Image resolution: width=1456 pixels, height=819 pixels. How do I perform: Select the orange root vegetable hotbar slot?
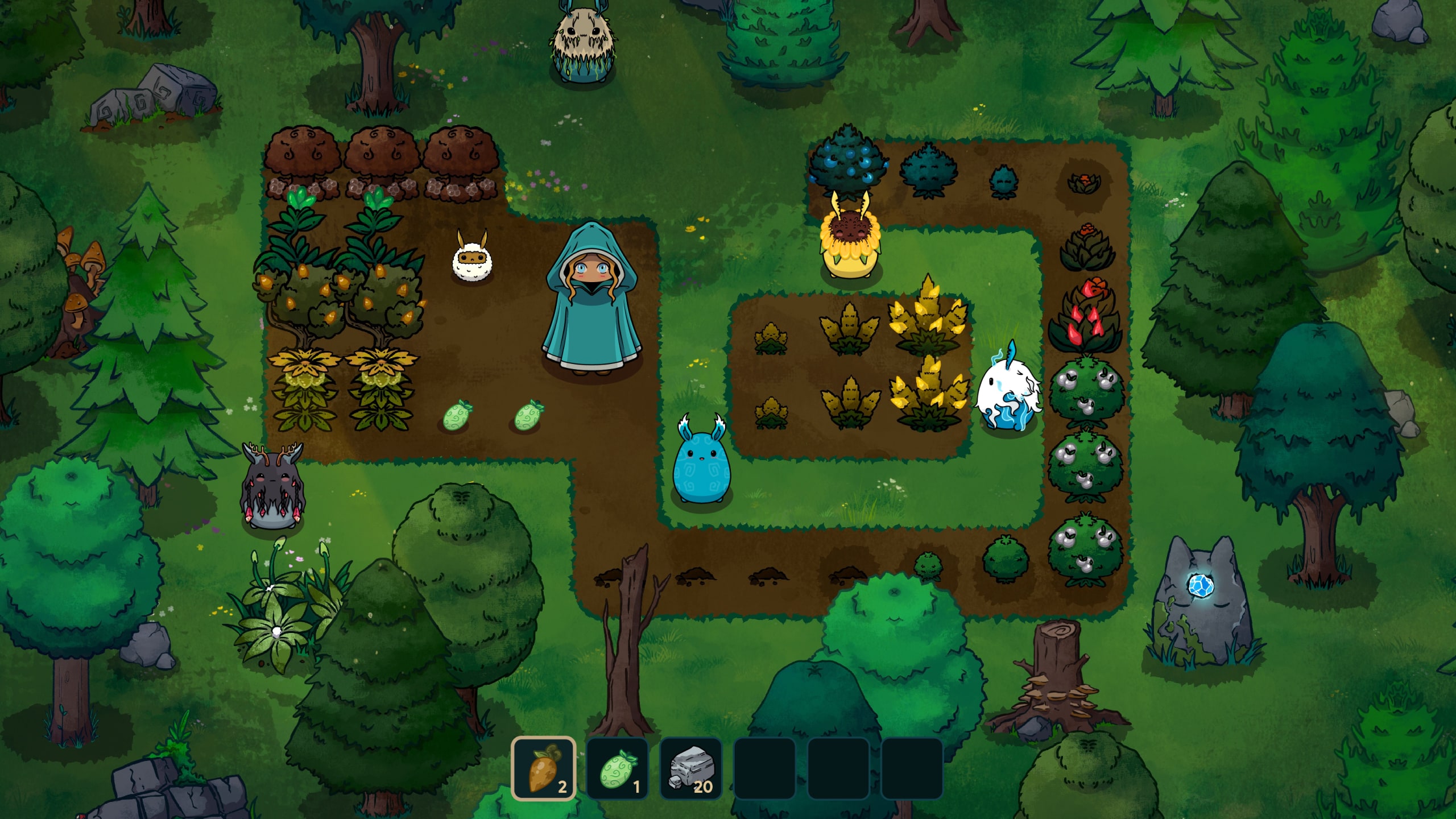(x=544, y=768)
